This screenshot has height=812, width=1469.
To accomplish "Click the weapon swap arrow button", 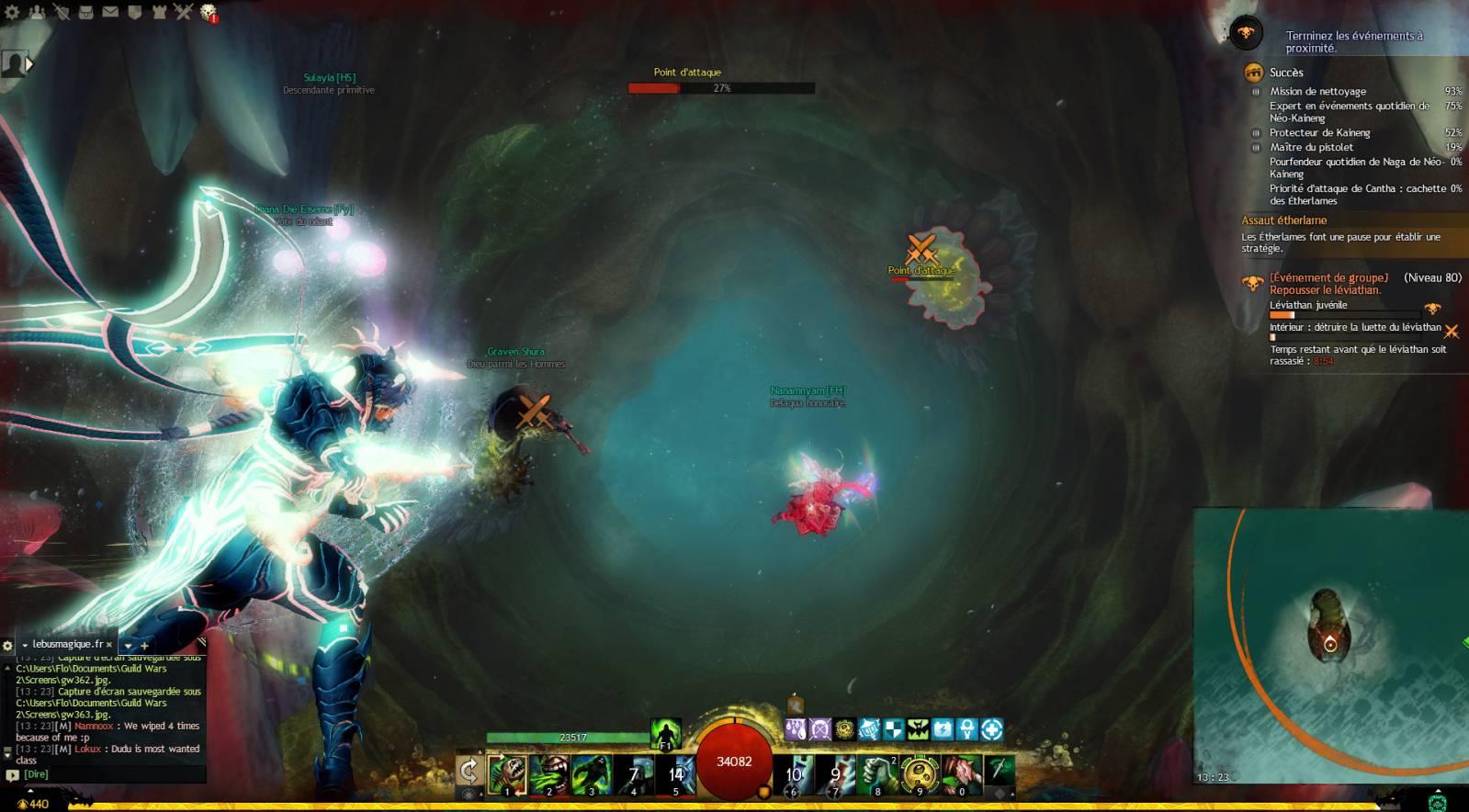I will 469,771.
